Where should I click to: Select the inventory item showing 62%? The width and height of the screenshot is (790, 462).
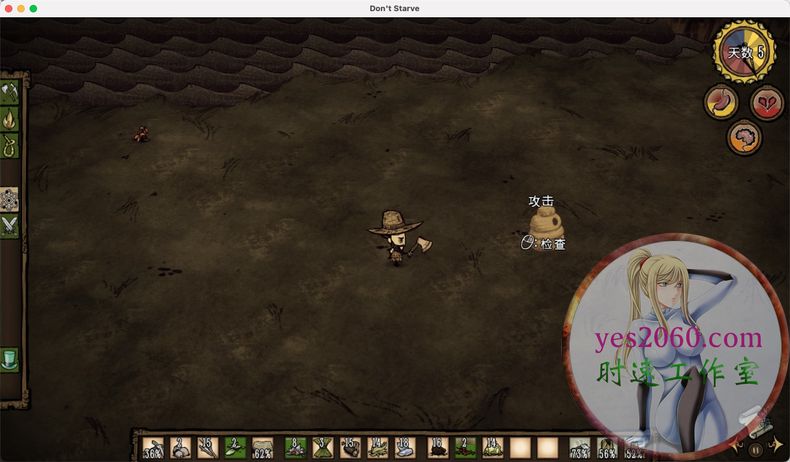point(263,448)
